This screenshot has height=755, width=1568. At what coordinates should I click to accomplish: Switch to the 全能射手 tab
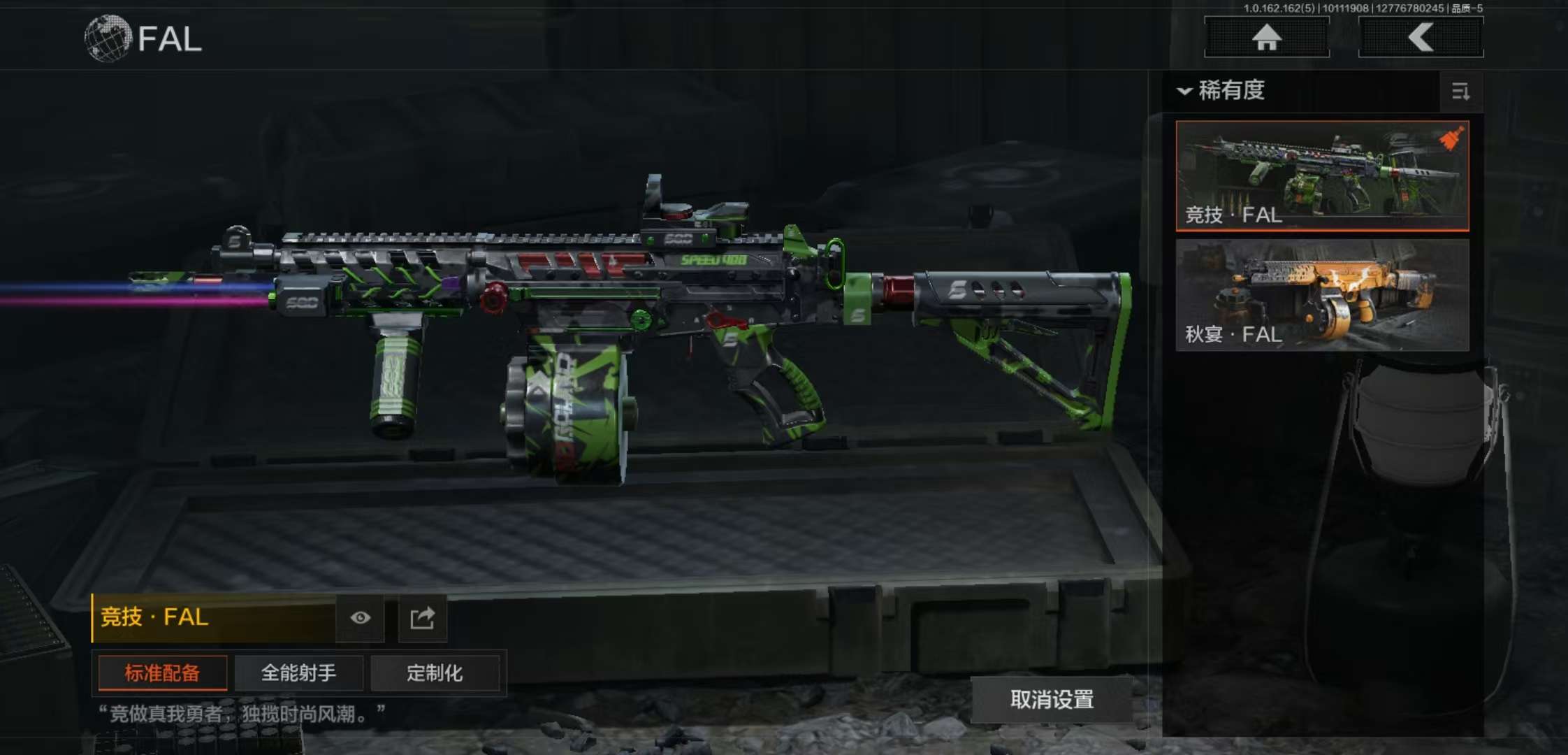[298, 673]
